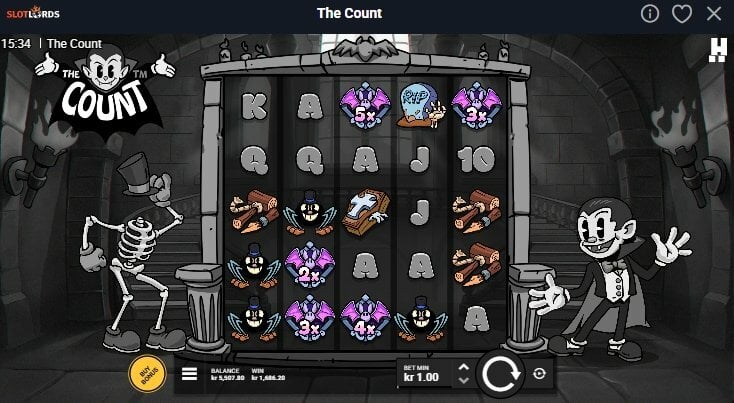Open the Buy Bonus feature
Screen dimensions: 734x403
pyautogui.click(x=147, y=373)
